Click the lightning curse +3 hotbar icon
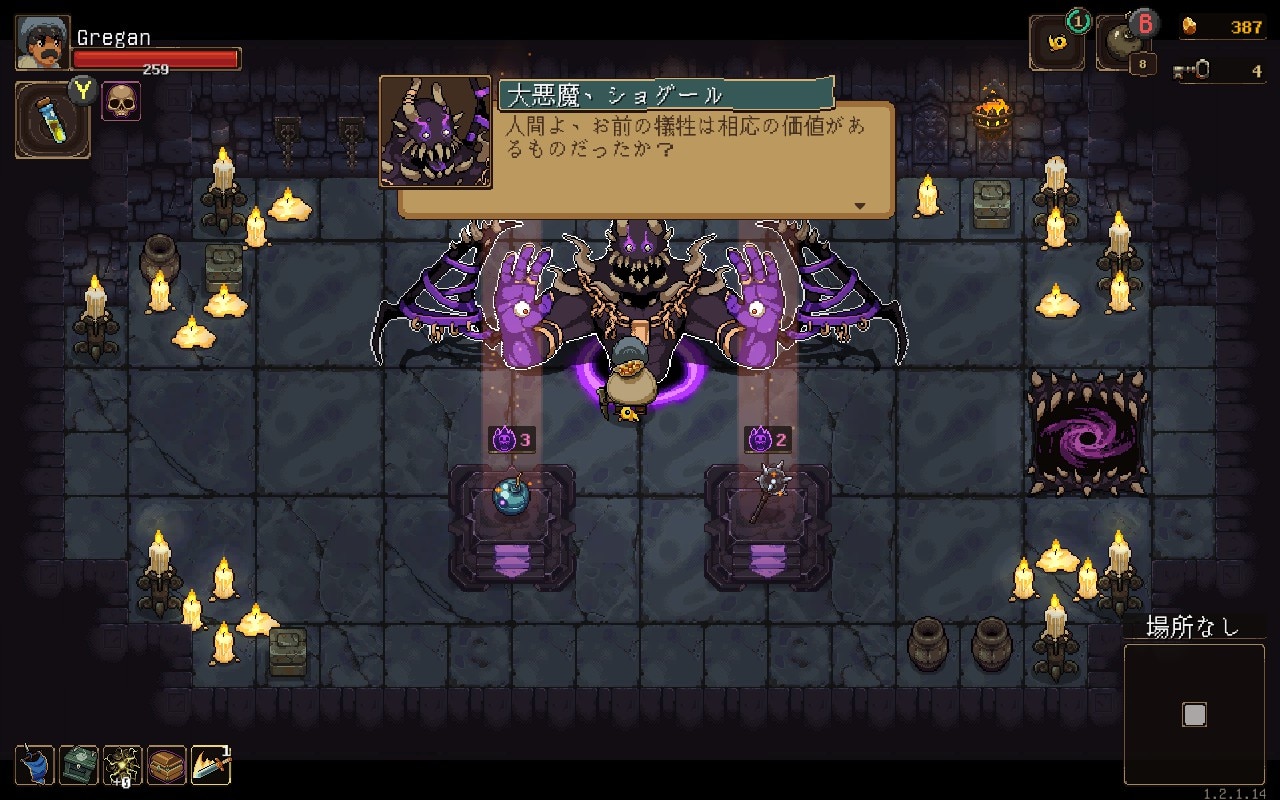 (x=122, y=765)
